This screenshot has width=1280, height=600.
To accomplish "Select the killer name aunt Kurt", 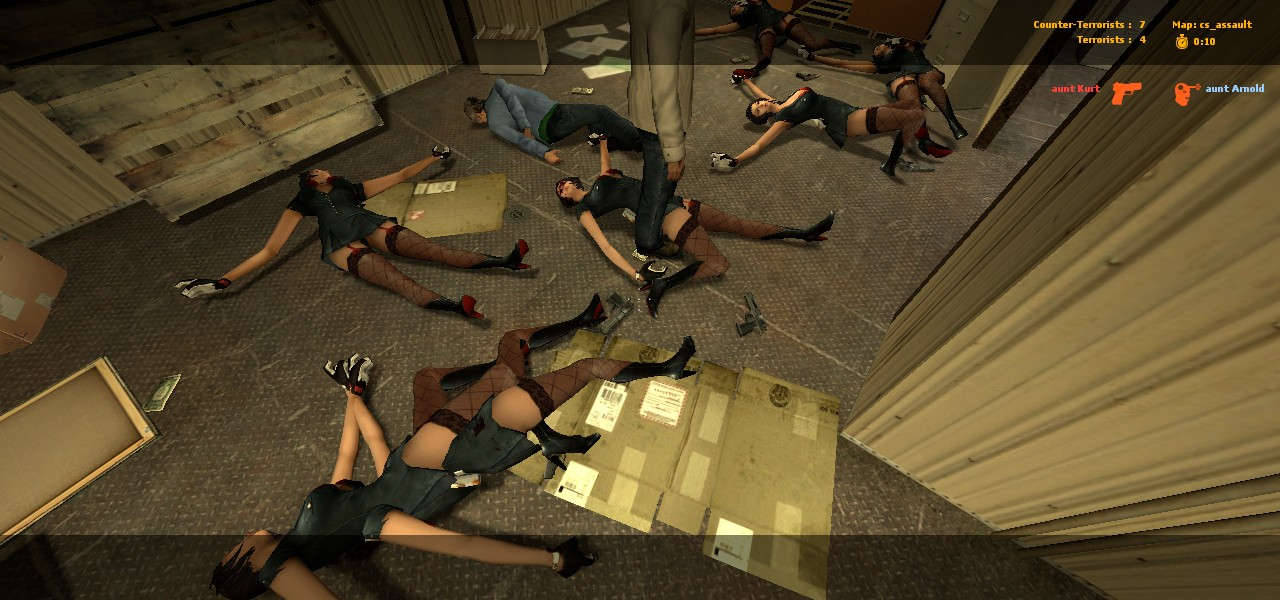I will 1075,89.
